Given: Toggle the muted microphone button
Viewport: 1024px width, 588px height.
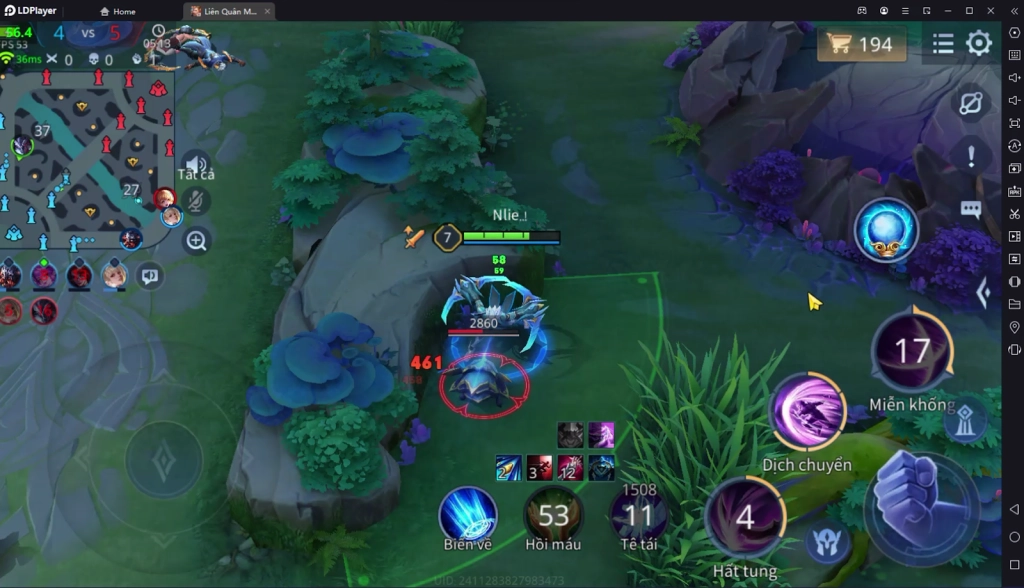Looking at the screenshot, I should tap(197, 201).
